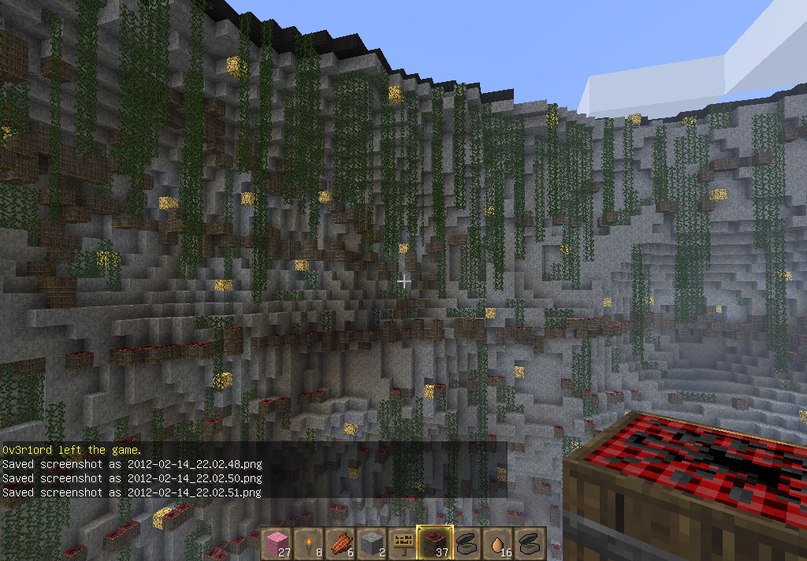This screenshot has width=807, height=561.
Task: Select the pink wool hotbar slot
Action: 274,543
